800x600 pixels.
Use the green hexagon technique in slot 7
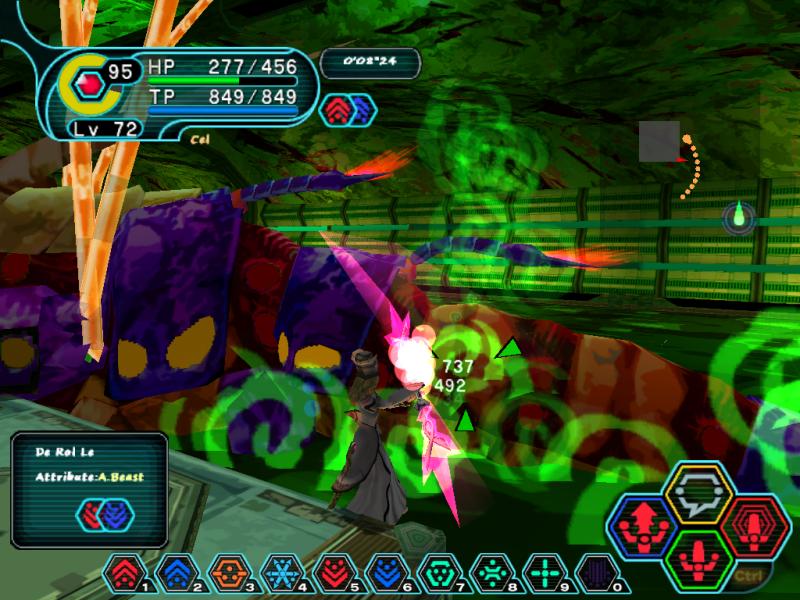pyautogui.click(x=439, y=573)
